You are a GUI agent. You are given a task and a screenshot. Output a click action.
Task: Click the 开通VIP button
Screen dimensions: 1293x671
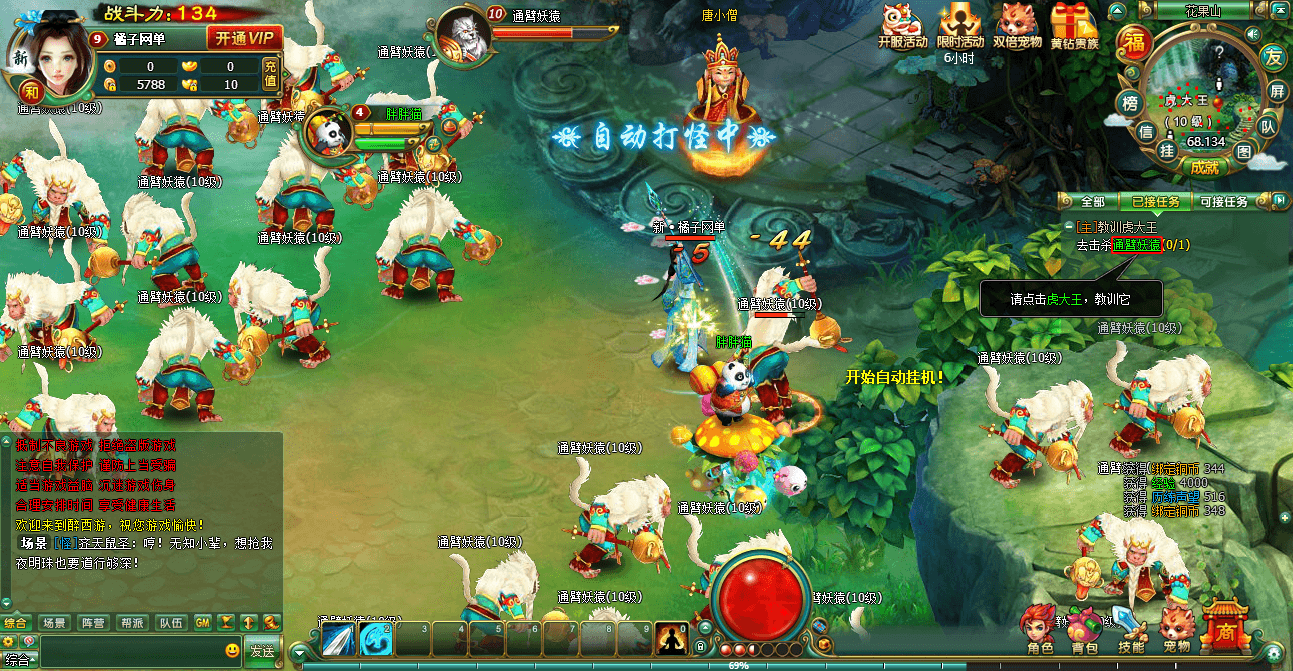[243, 39]
